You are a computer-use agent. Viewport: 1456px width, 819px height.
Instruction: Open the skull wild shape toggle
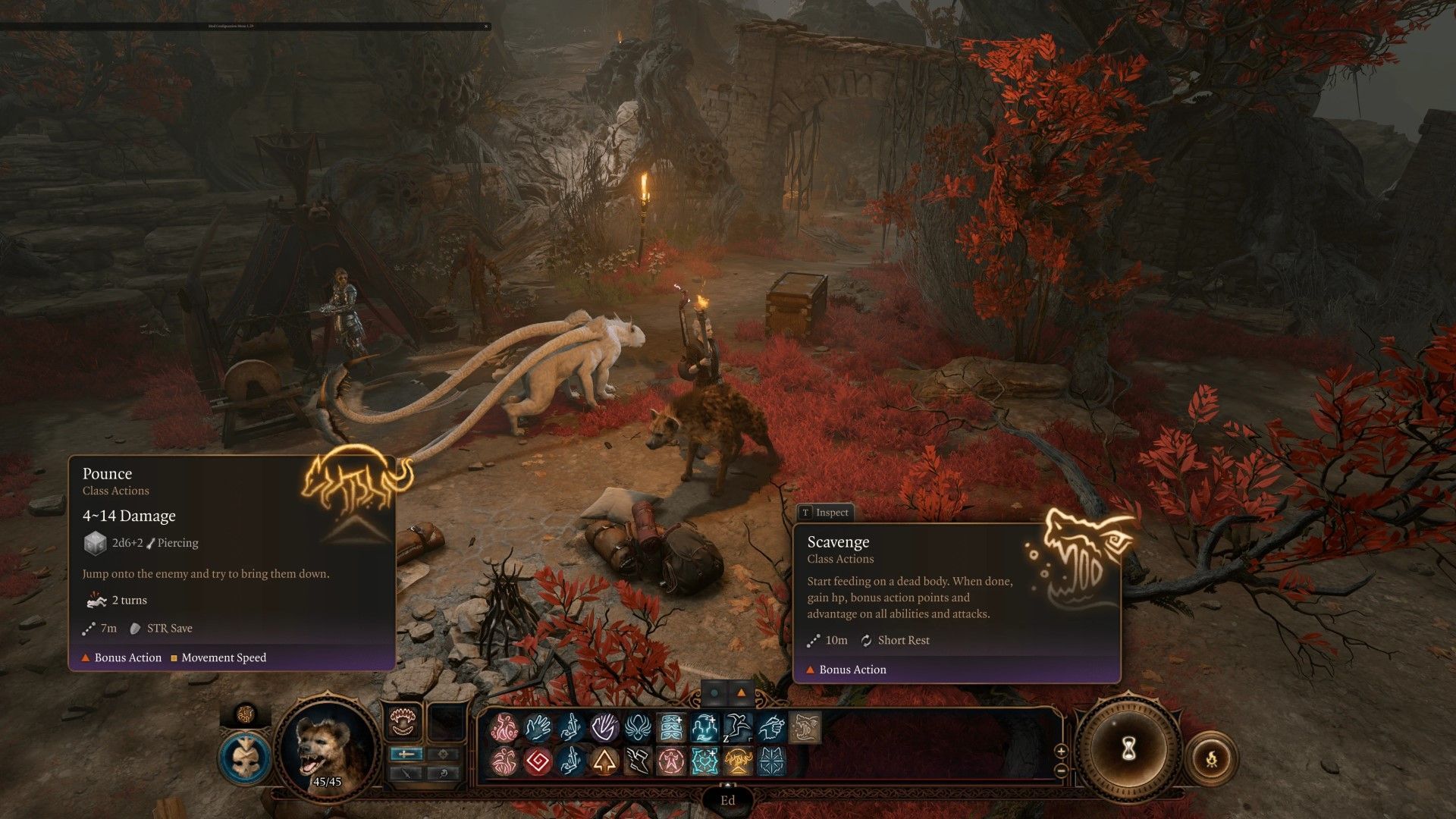[245, 758]
